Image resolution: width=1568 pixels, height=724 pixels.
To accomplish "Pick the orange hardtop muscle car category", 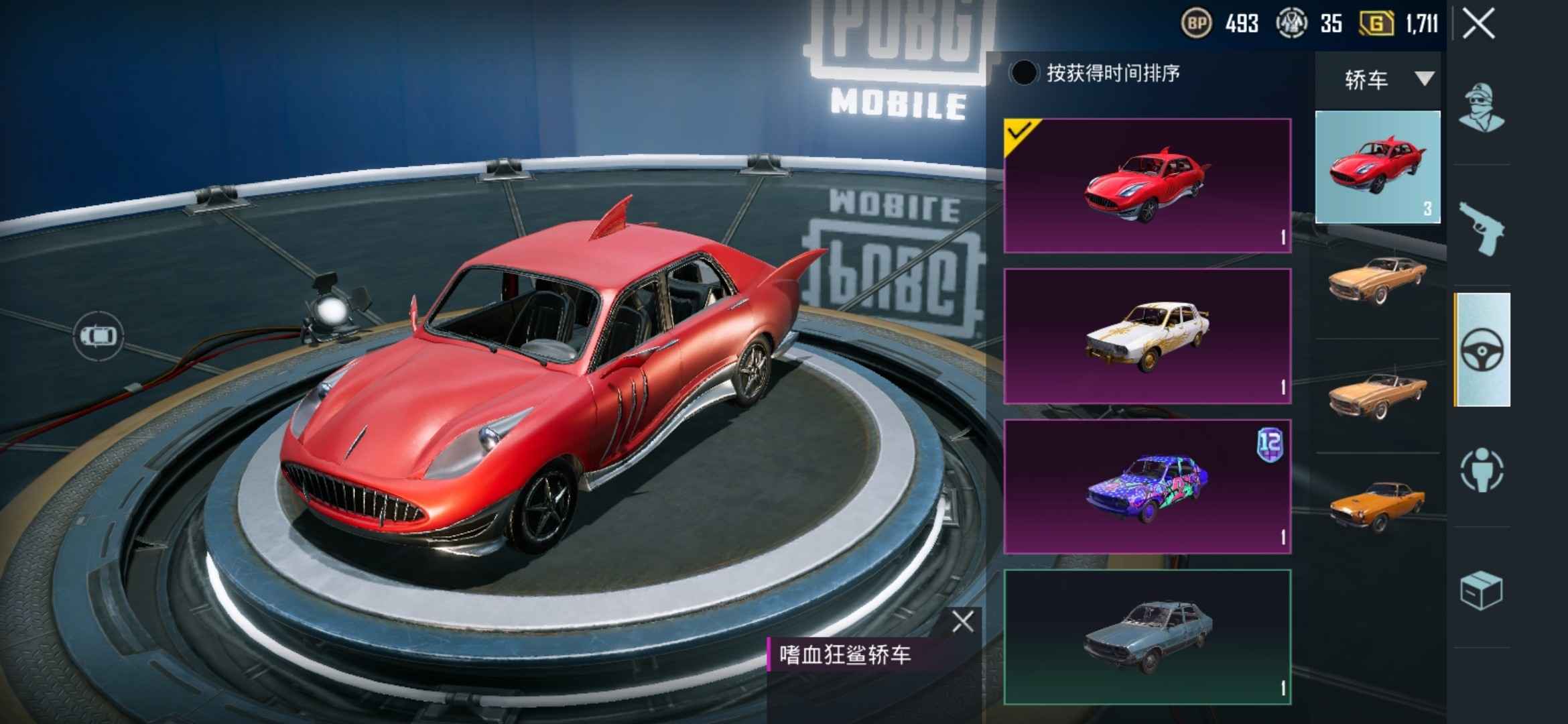I will coord(1378,280).
